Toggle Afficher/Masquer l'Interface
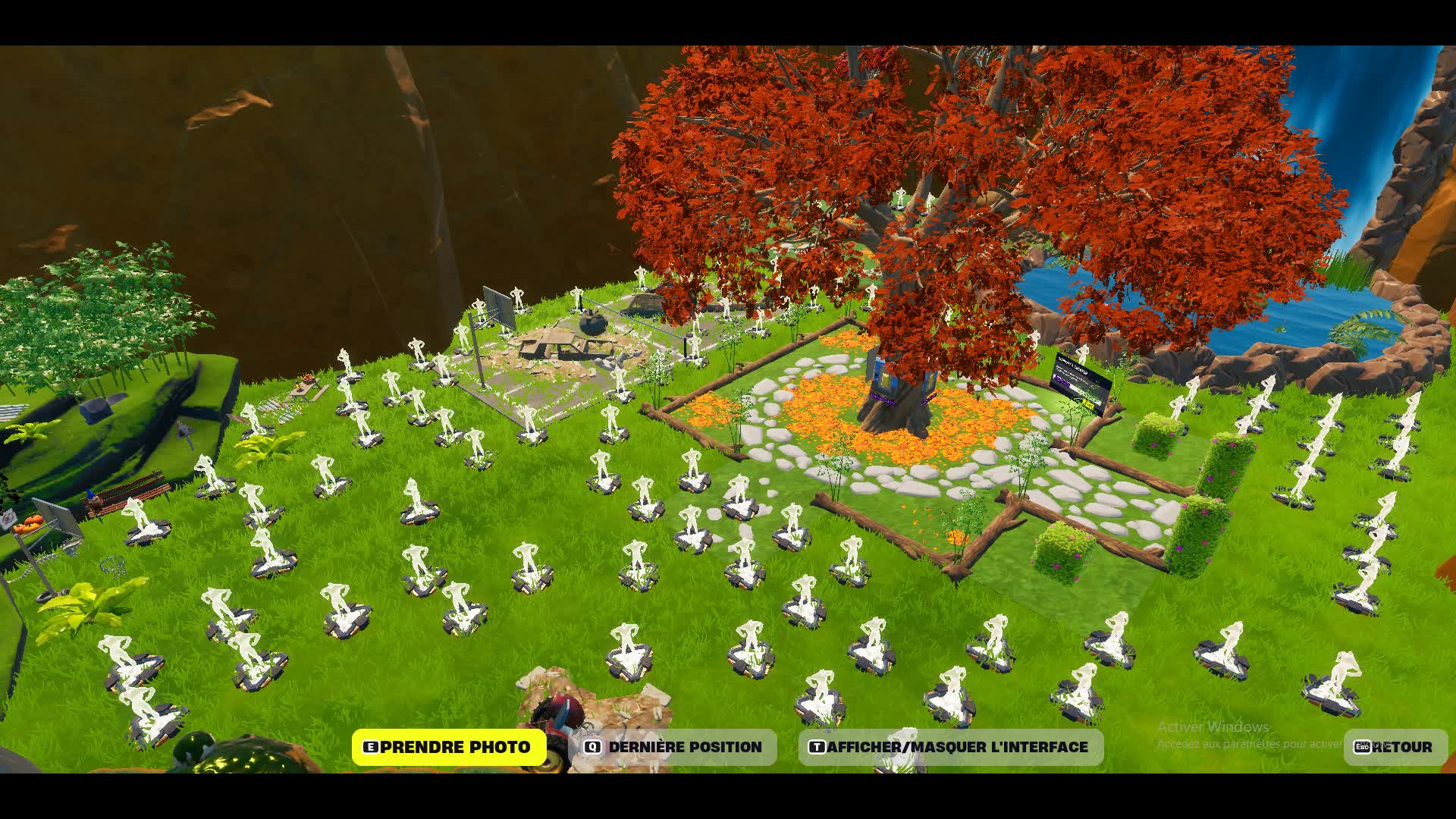Image resolution: width=1456 pixels, height=819 pixels. pyautogui.click(x=950, y=747)
